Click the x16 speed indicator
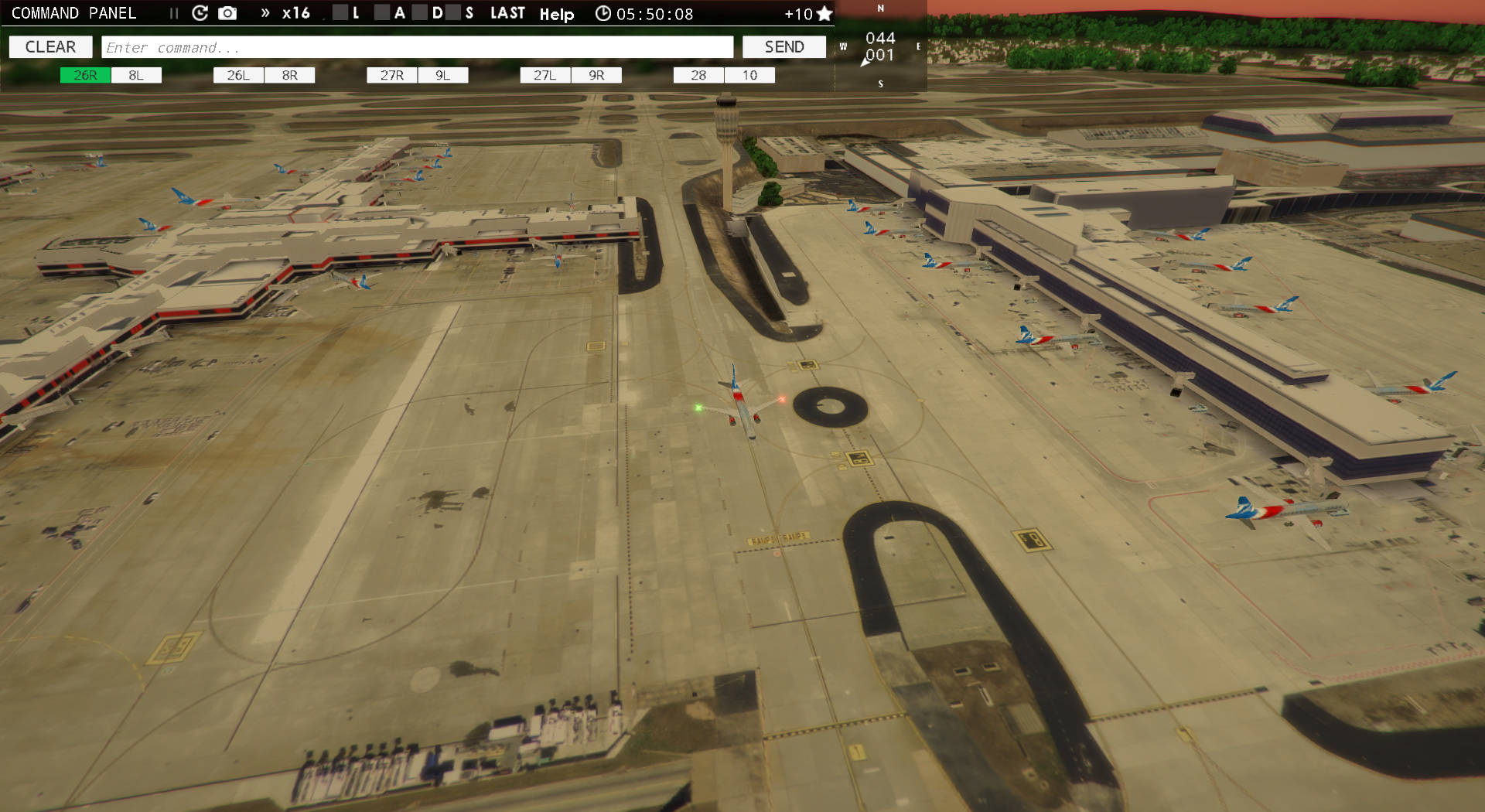The width and height of the screenshot is (1485, 812). [295, 13]
